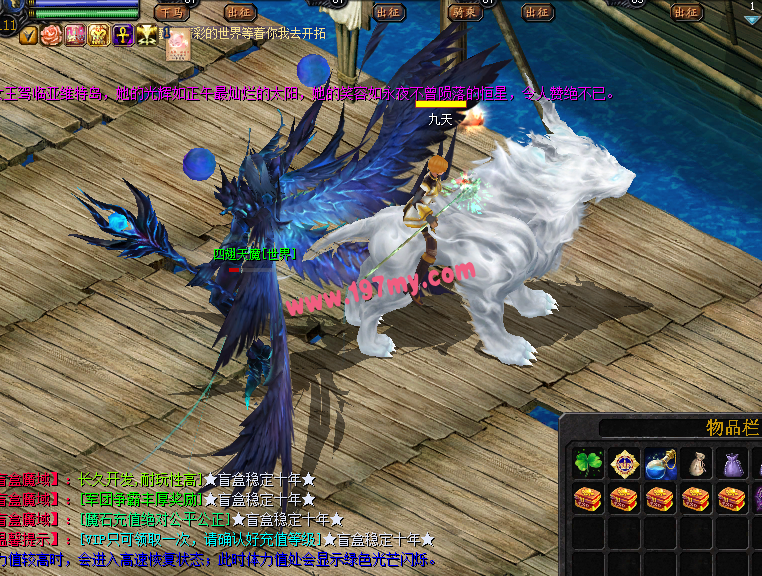Select the purple pouch inventory item

732,463
